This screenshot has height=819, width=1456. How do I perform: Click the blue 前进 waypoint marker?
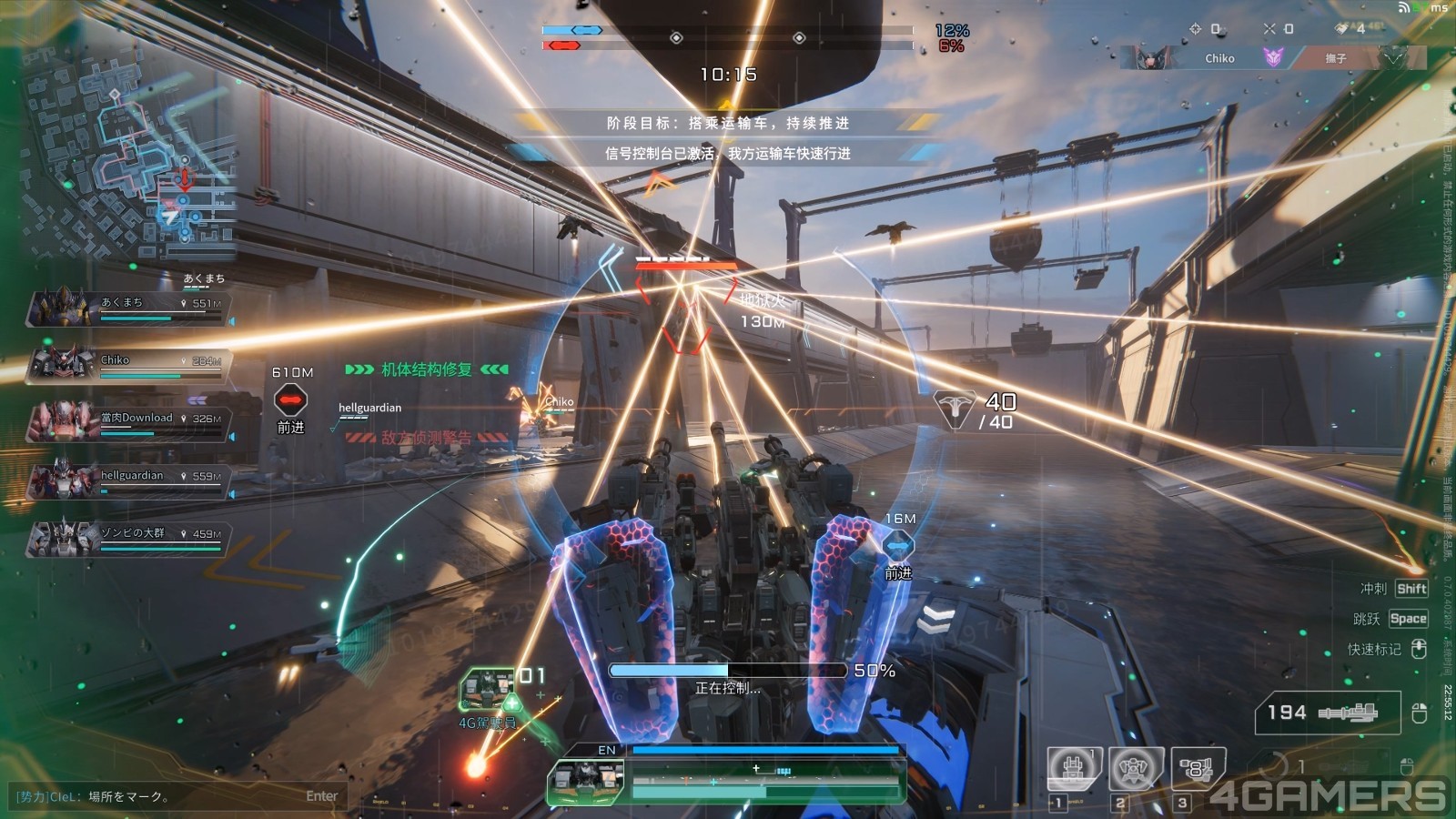tap(898, 546)
